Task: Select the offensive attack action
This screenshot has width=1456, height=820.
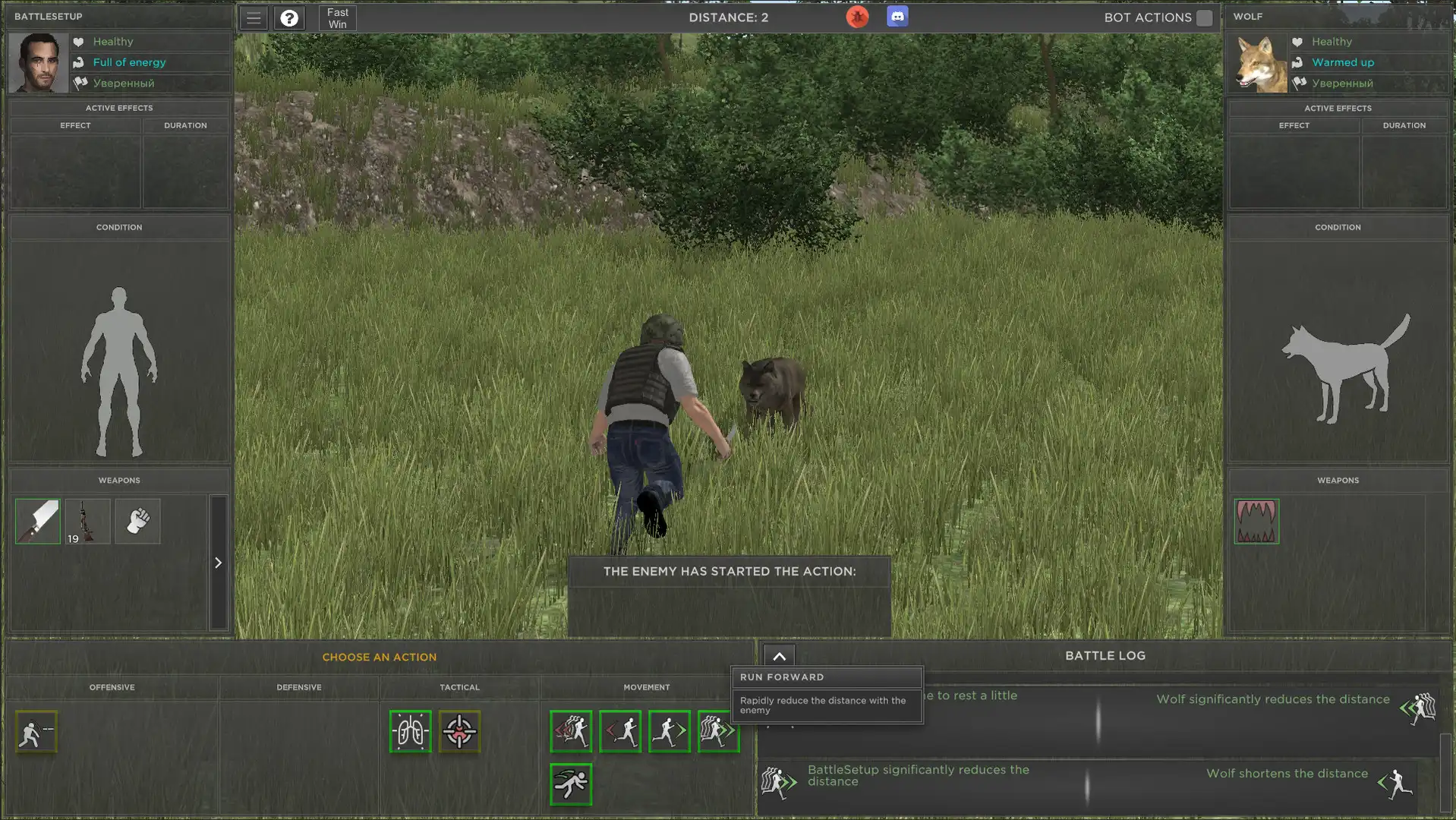Action: coord(36,731)
